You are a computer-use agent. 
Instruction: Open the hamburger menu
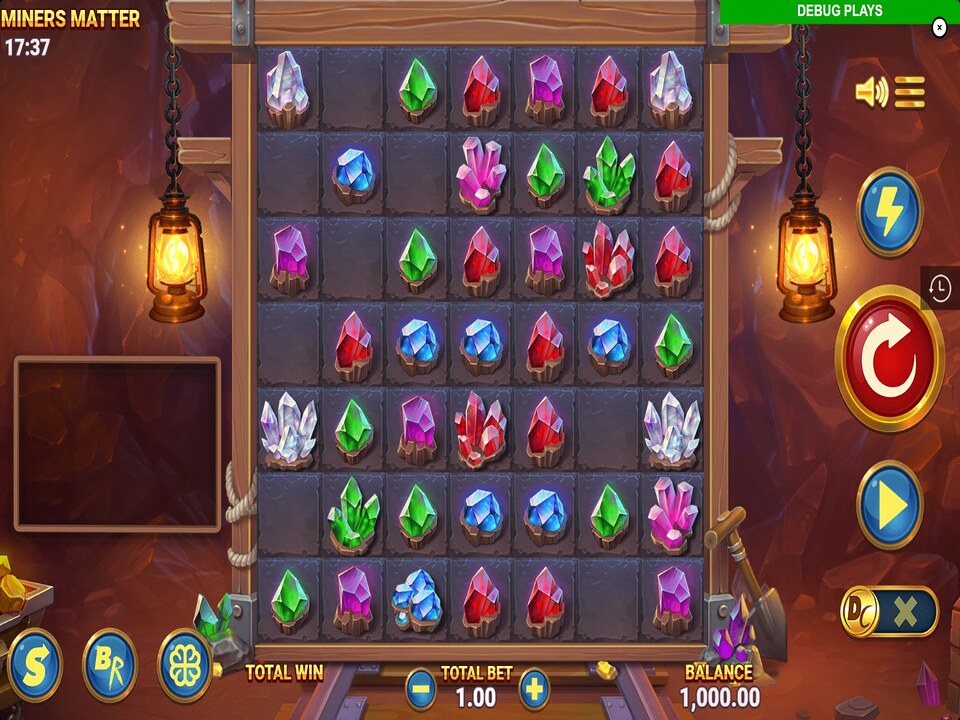(x=910, y=93)
